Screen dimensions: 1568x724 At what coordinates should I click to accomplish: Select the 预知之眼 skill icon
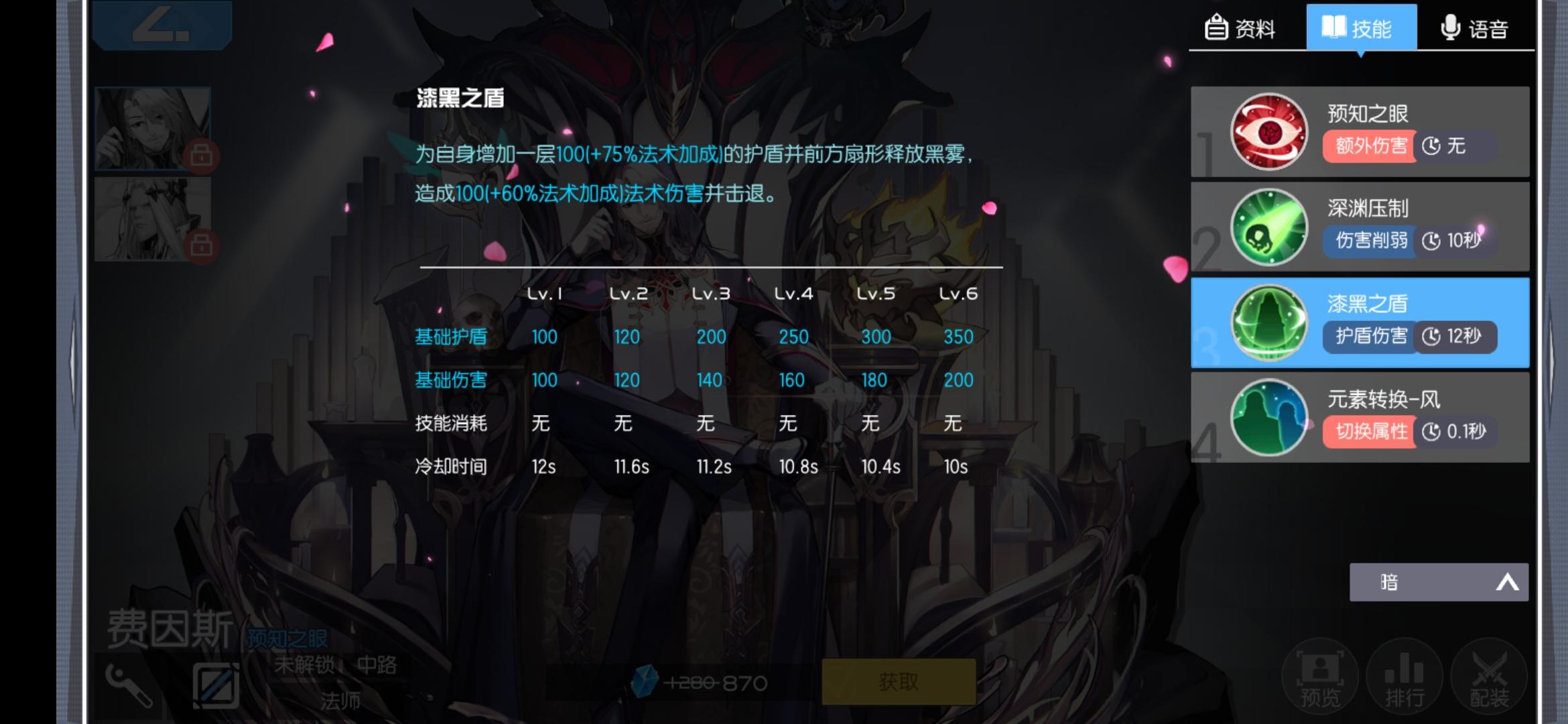(1268, 131)
